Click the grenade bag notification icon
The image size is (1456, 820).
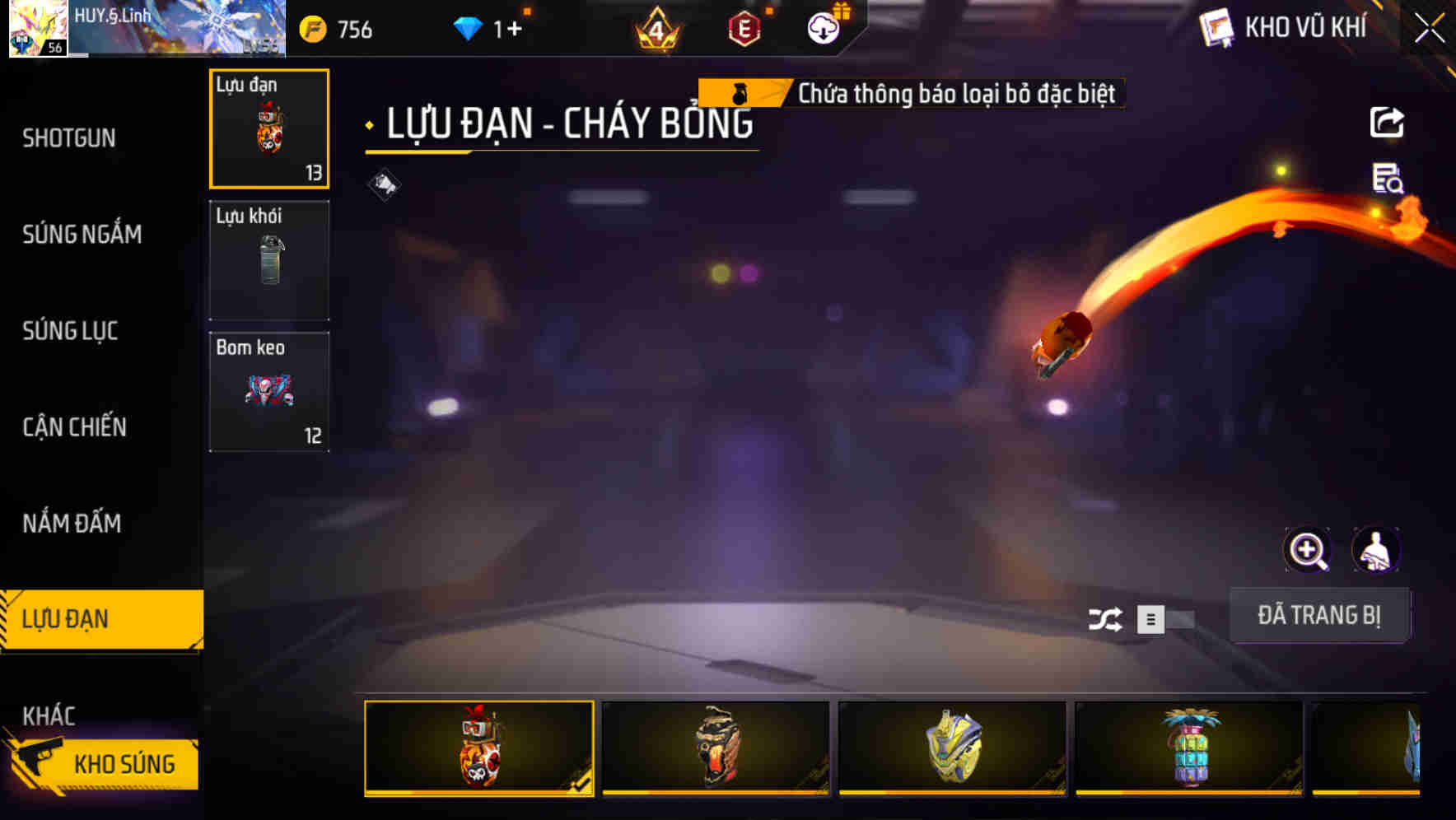(740, 93)
